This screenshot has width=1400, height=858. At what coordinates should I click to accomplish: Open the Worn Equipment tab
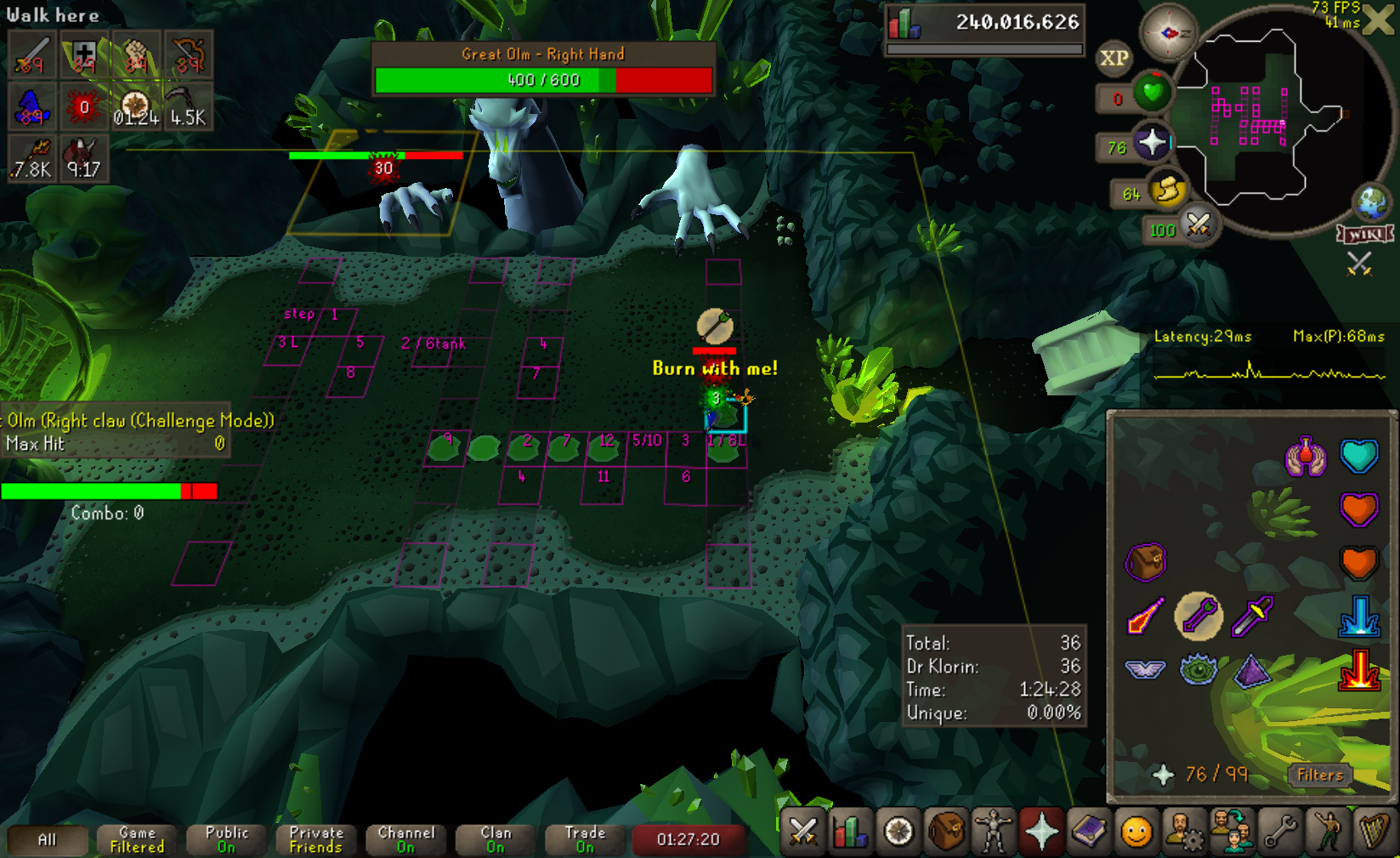pos(993,832)
